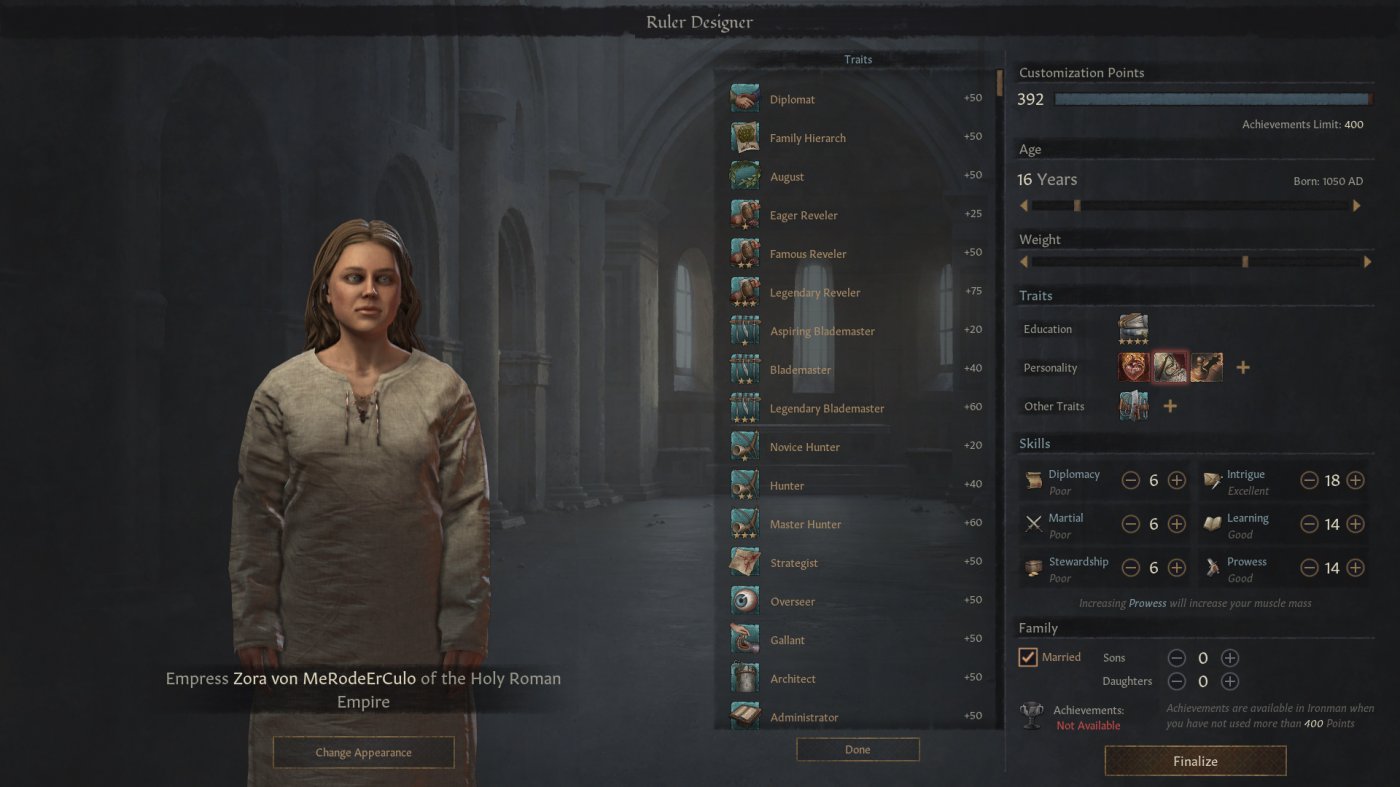Add a personality trait via plus sign
This screenshot has width=1400, height=787.
tap(1243, 366)
